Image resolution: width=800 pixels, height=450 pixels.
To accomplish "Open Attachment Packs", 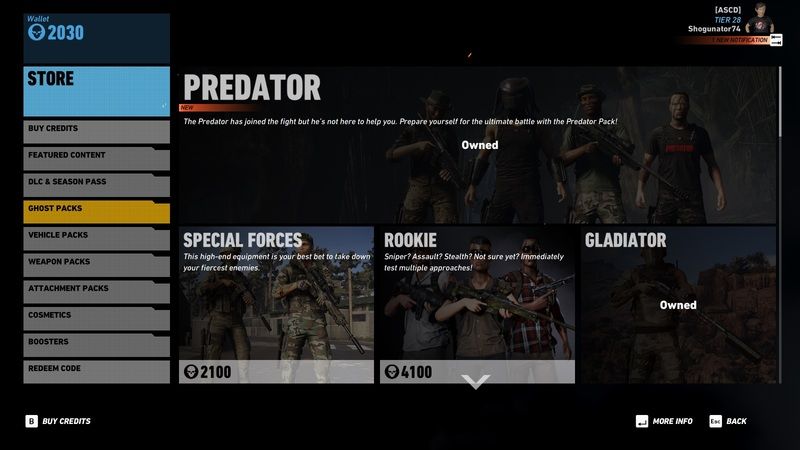I will pyautogui.click(x=96, y=289).
